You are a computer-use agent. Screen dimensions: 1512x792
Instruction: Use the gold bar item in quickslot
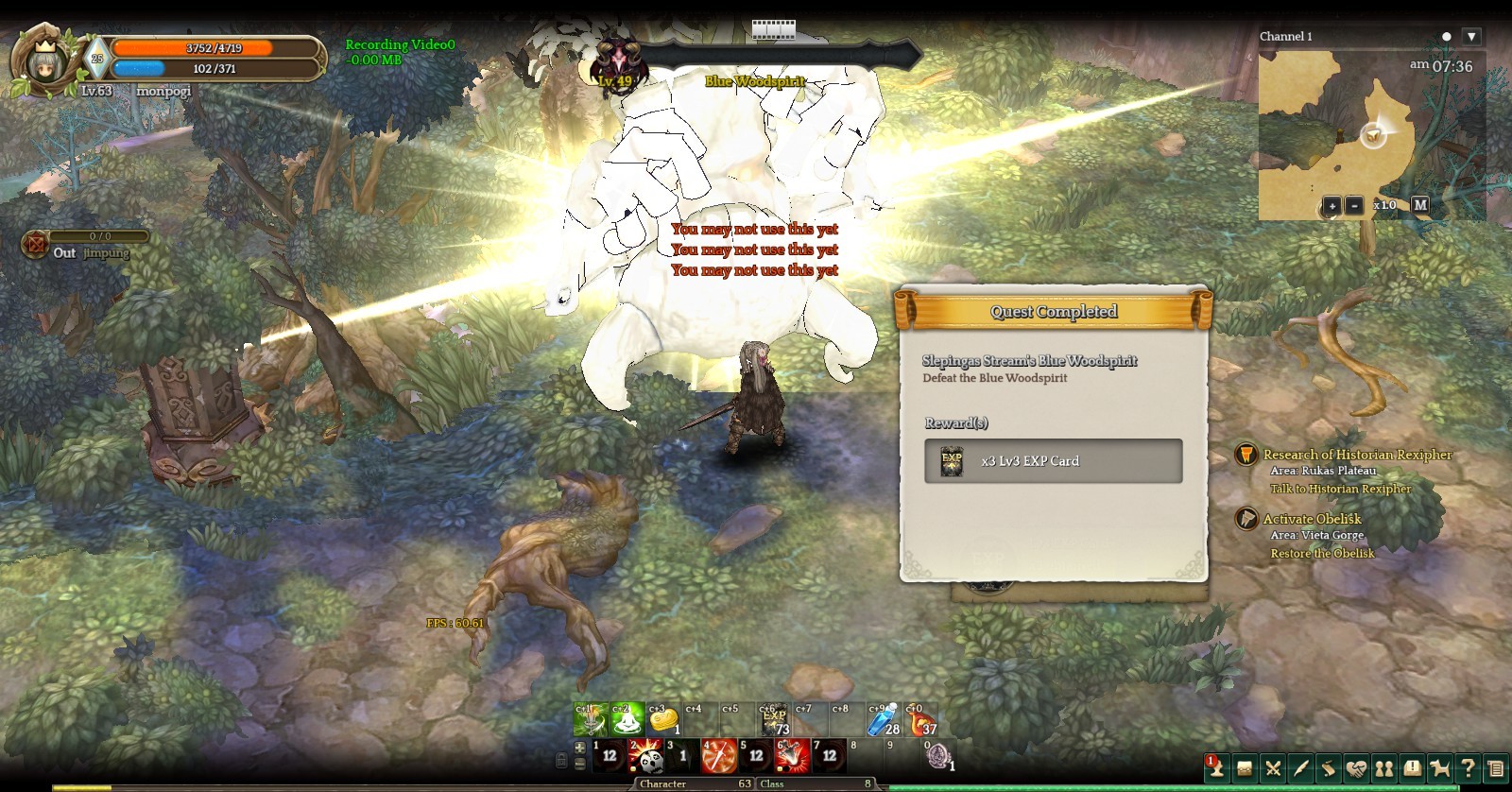(663, 721)
